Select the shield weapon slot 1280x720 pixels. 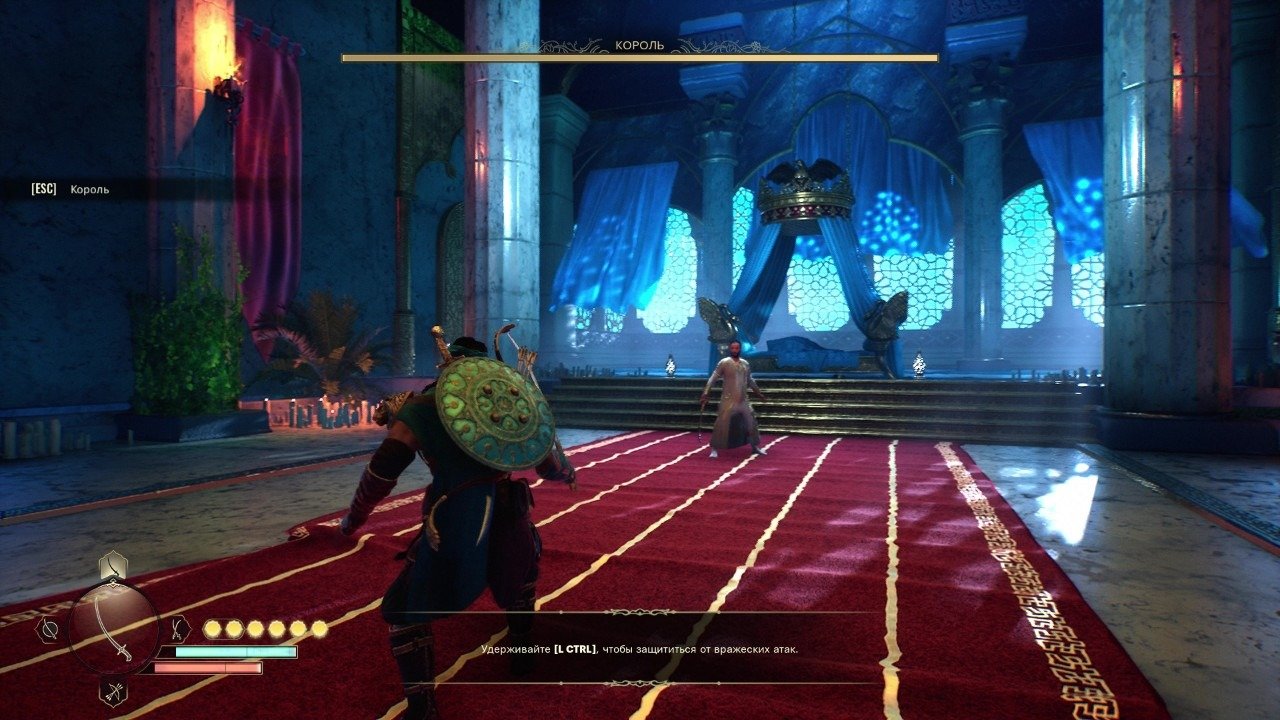point(47,629)
